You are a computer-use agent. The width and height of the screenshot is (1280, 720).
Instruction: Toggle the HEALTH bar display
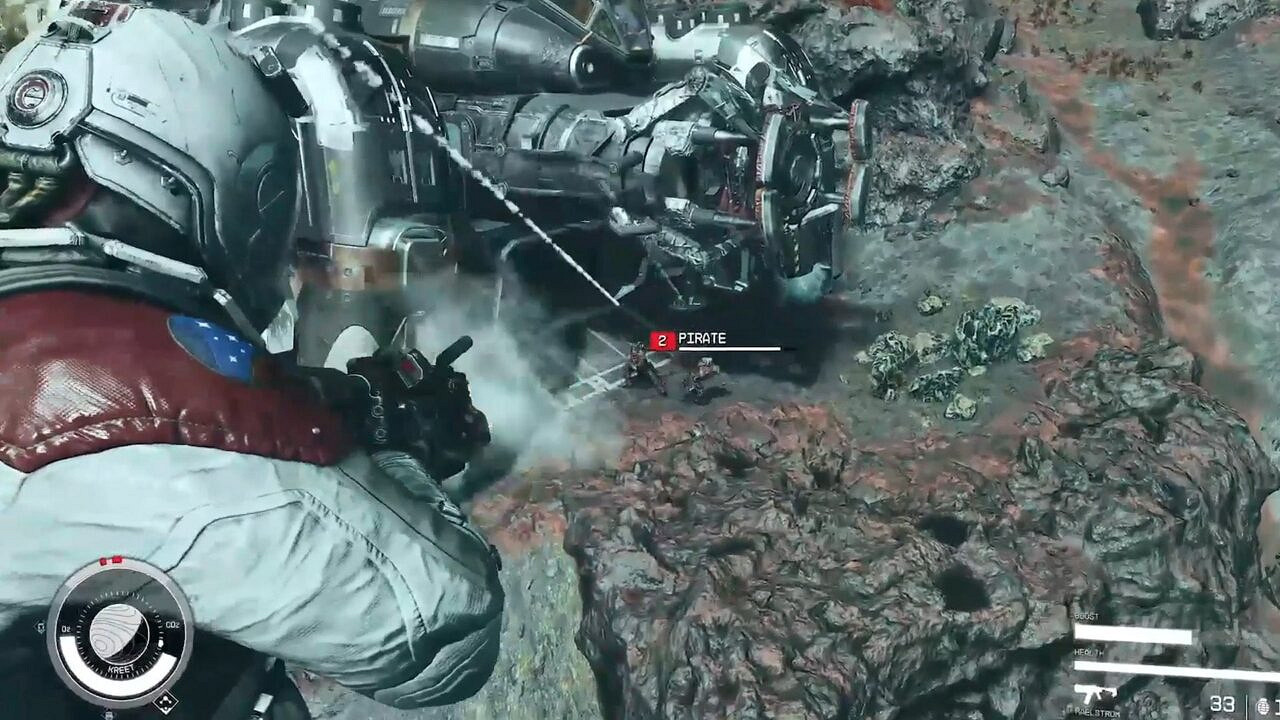point(1163,668)
